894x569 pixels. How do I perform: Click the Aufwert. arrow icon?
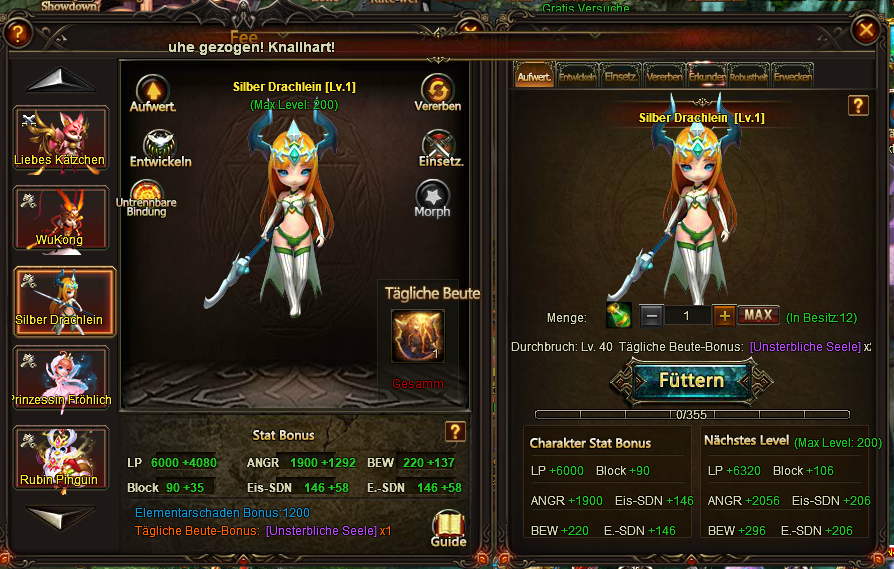tap(152, 90)
